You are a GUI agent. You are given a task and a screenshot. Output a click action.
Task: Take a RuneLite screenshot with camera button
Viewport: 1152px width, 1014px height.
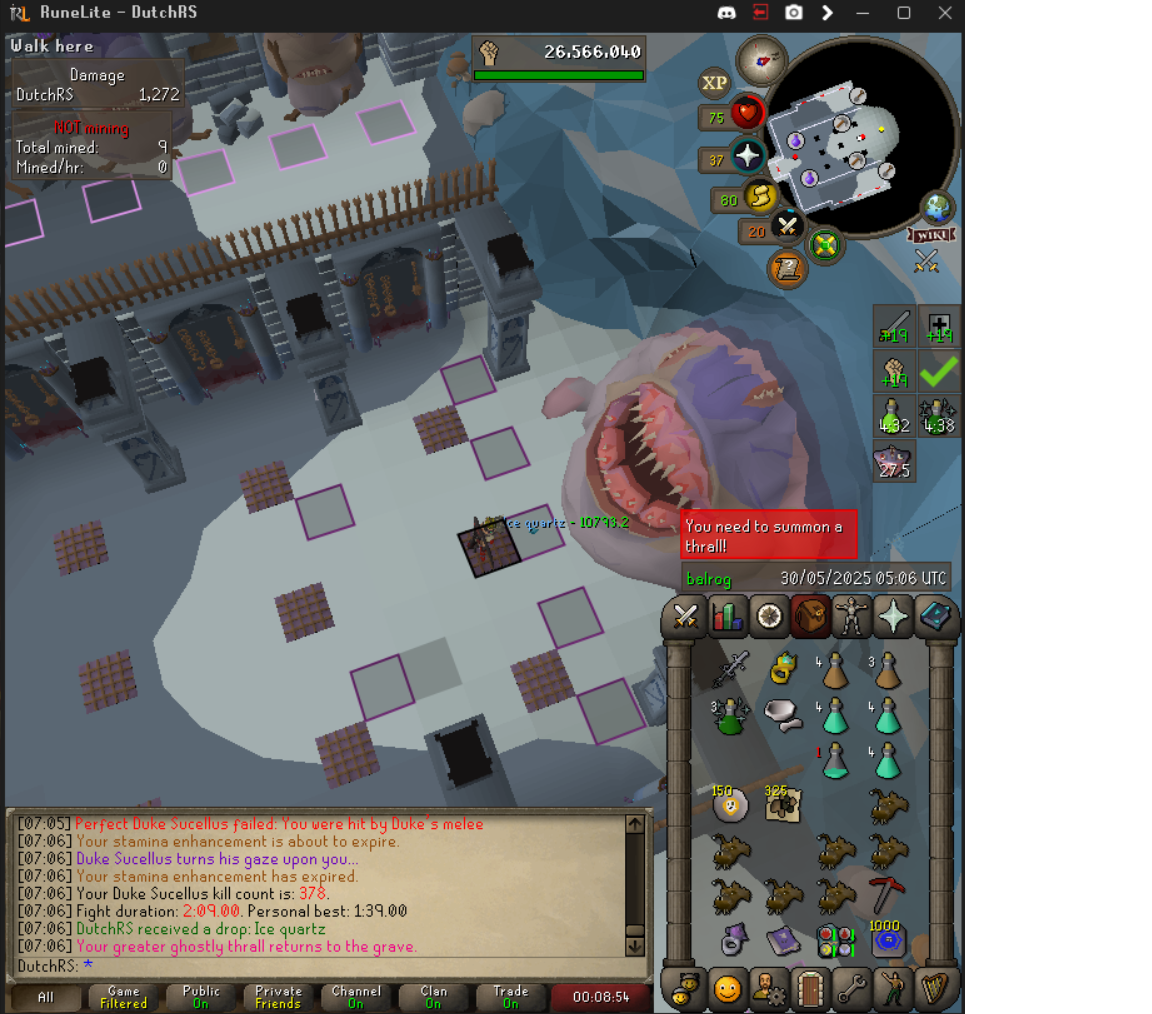793,13
